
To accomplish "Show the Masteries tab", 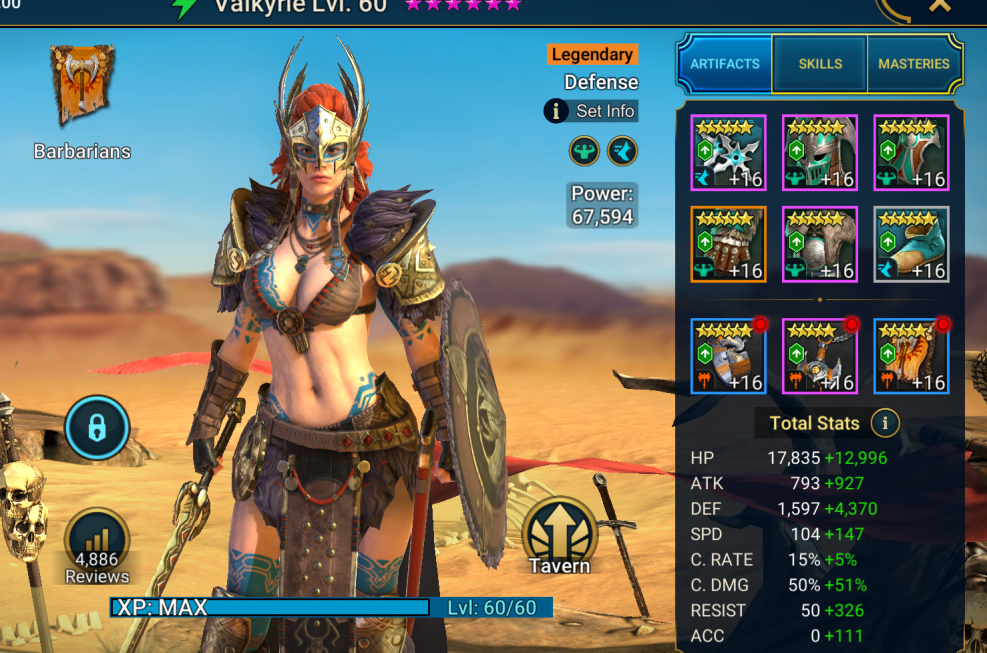I will click(913, 64).
